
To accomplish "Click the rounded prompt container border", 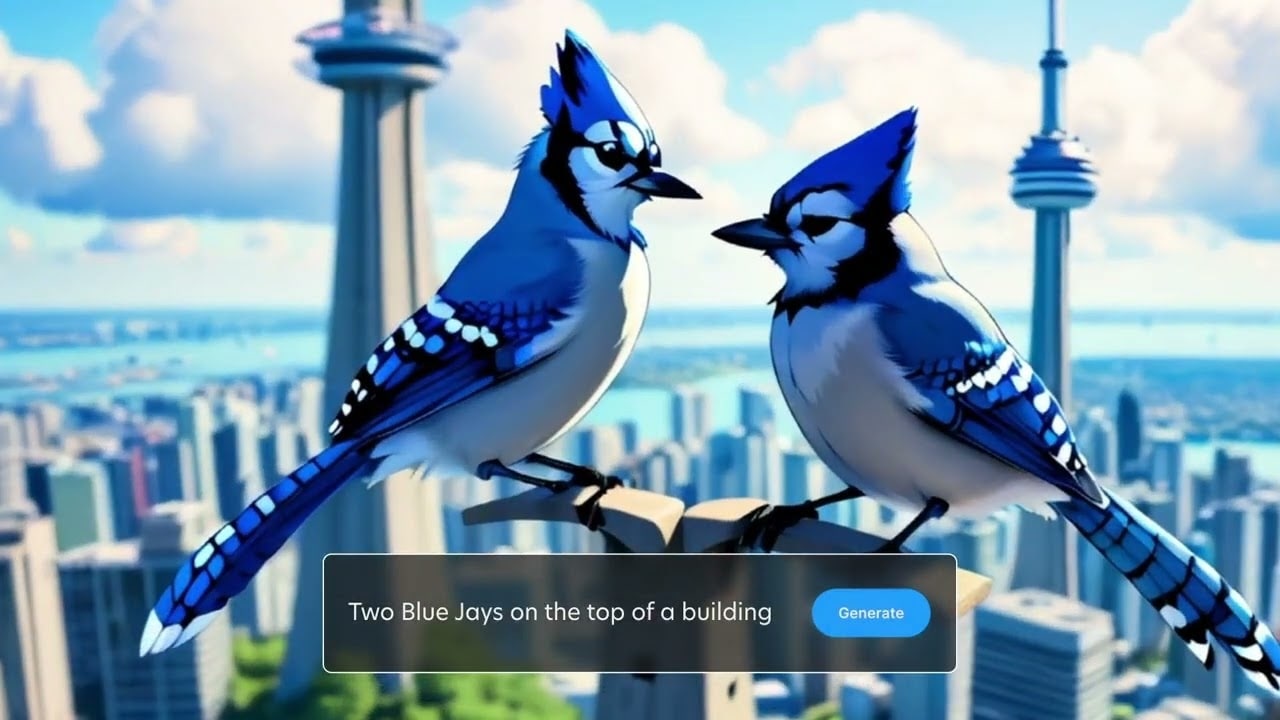I will tap(640, 557).
